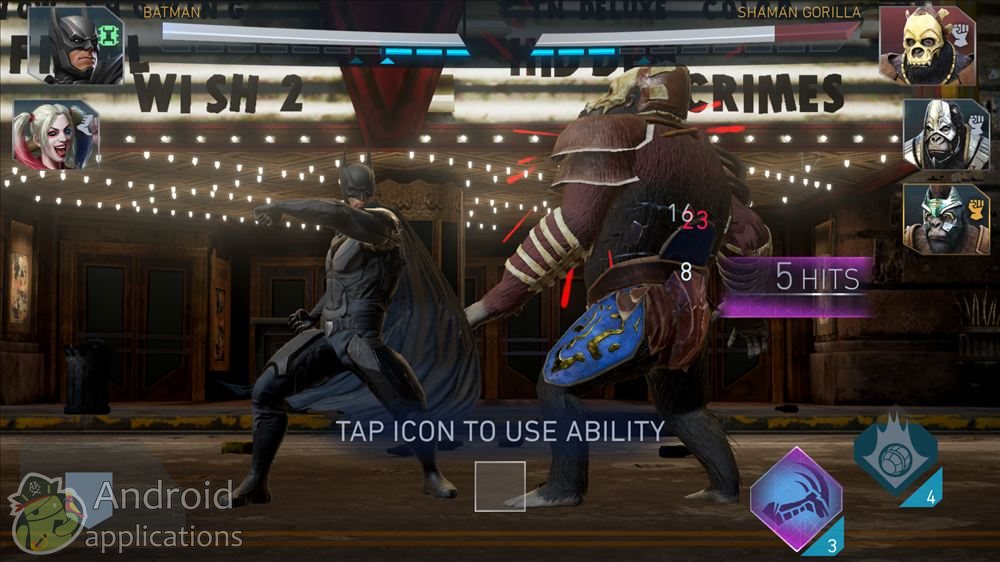Image resolution: width=1000 pixels, height=562 pixels.
Task: Tag in Harley Quinn via her portrait
Action: (54, 135)
